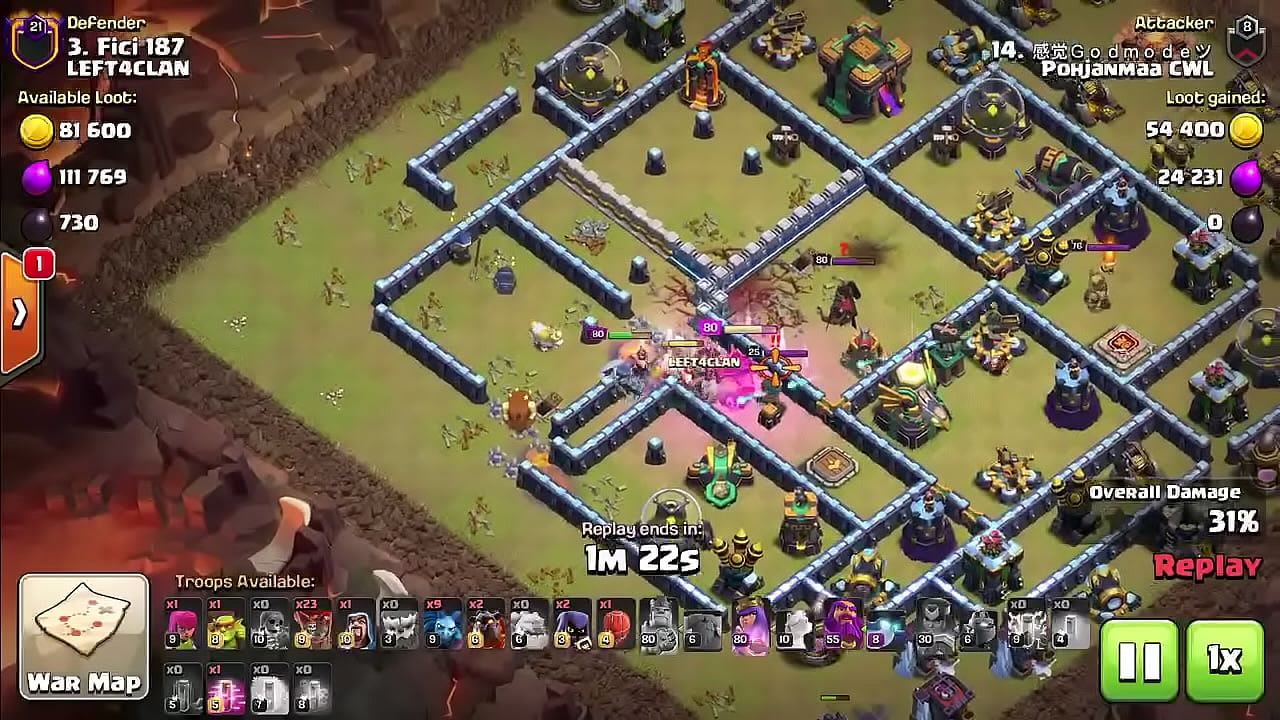Click the gold coin icon under Available Loot
The image size is (1280, 720).
(38, 131)
